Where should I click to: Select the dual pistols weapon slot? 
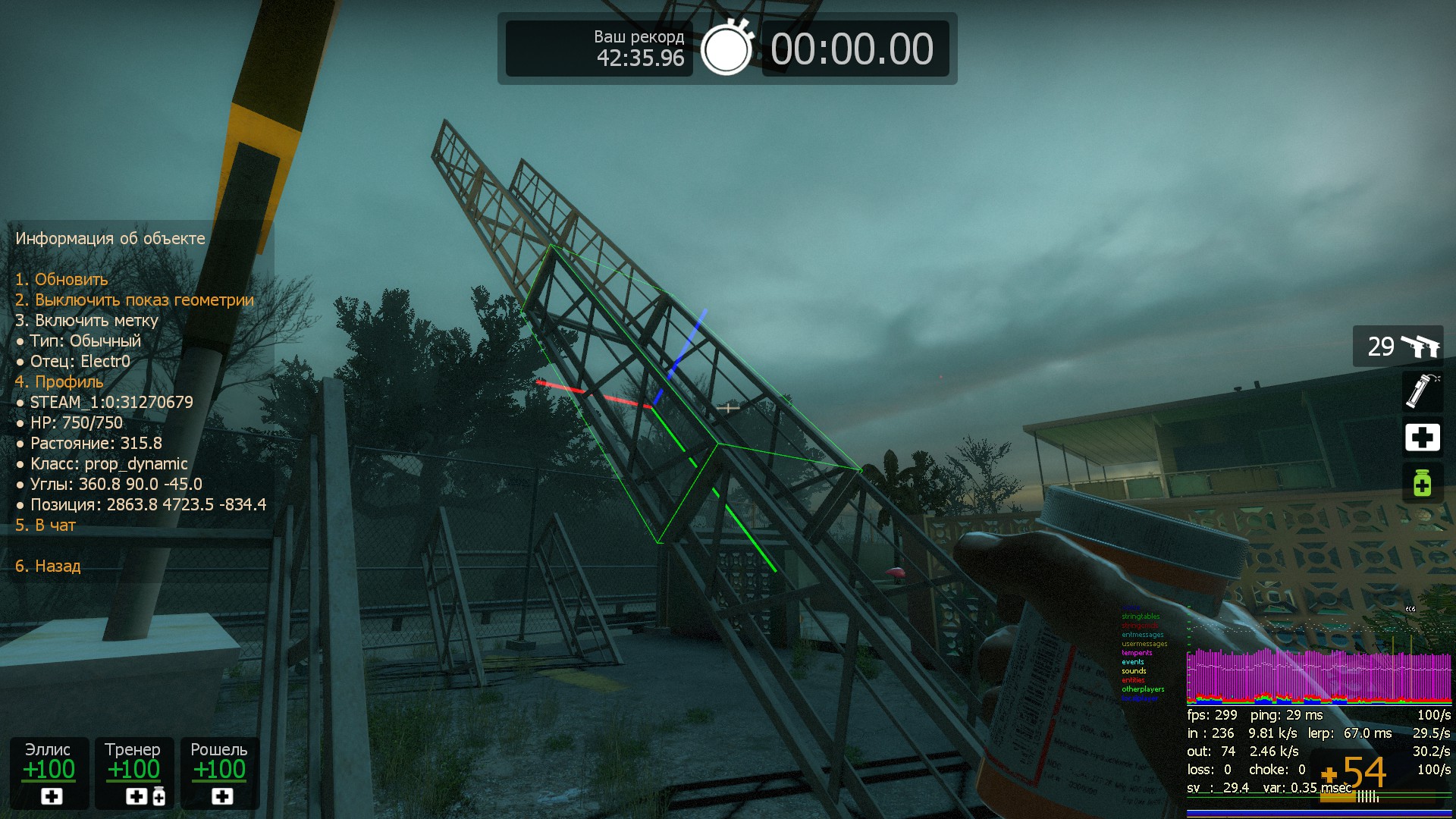(1398, 347)
